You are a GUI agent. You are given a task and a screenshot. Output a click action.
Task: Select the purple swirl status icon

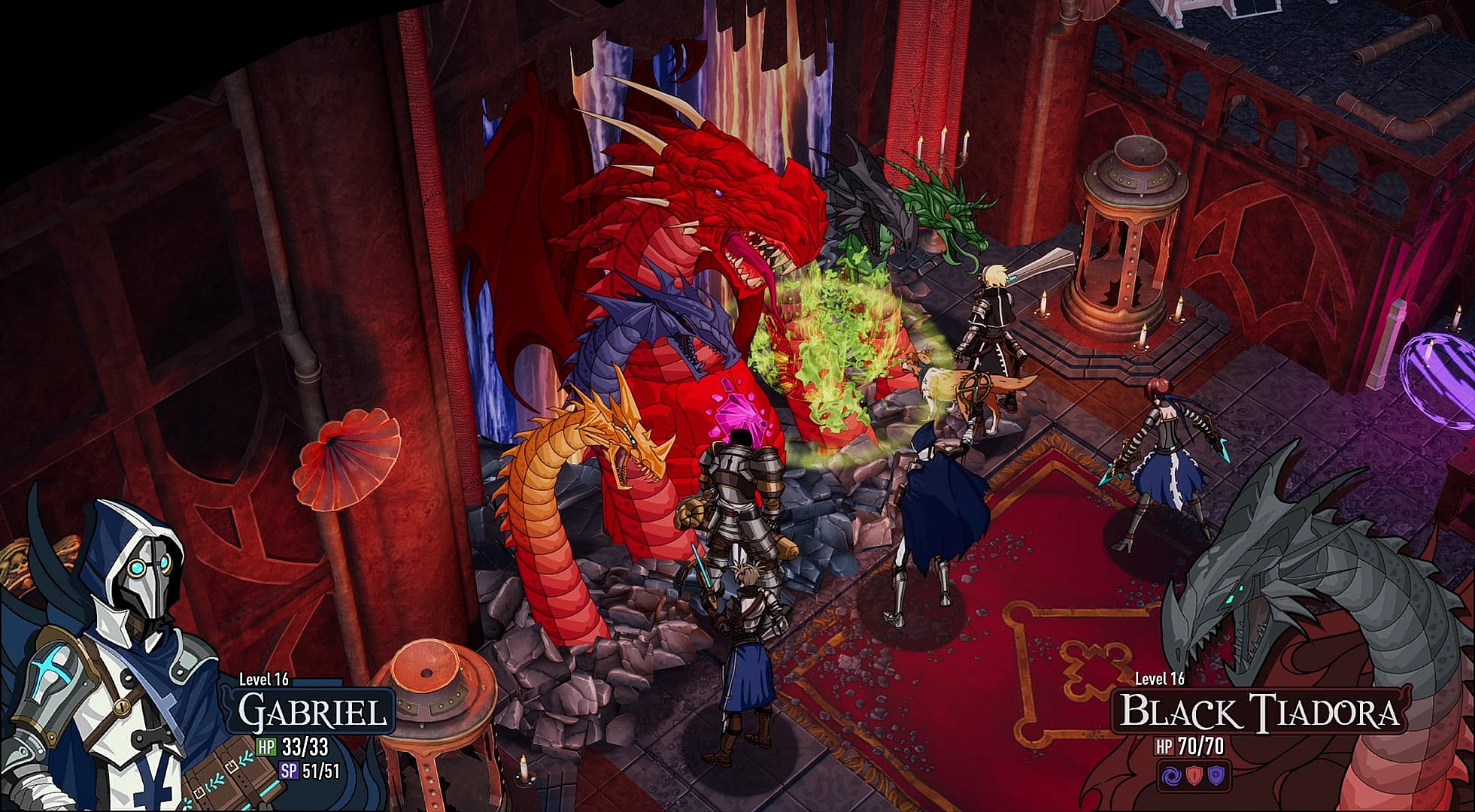[x=1171, y=775]
